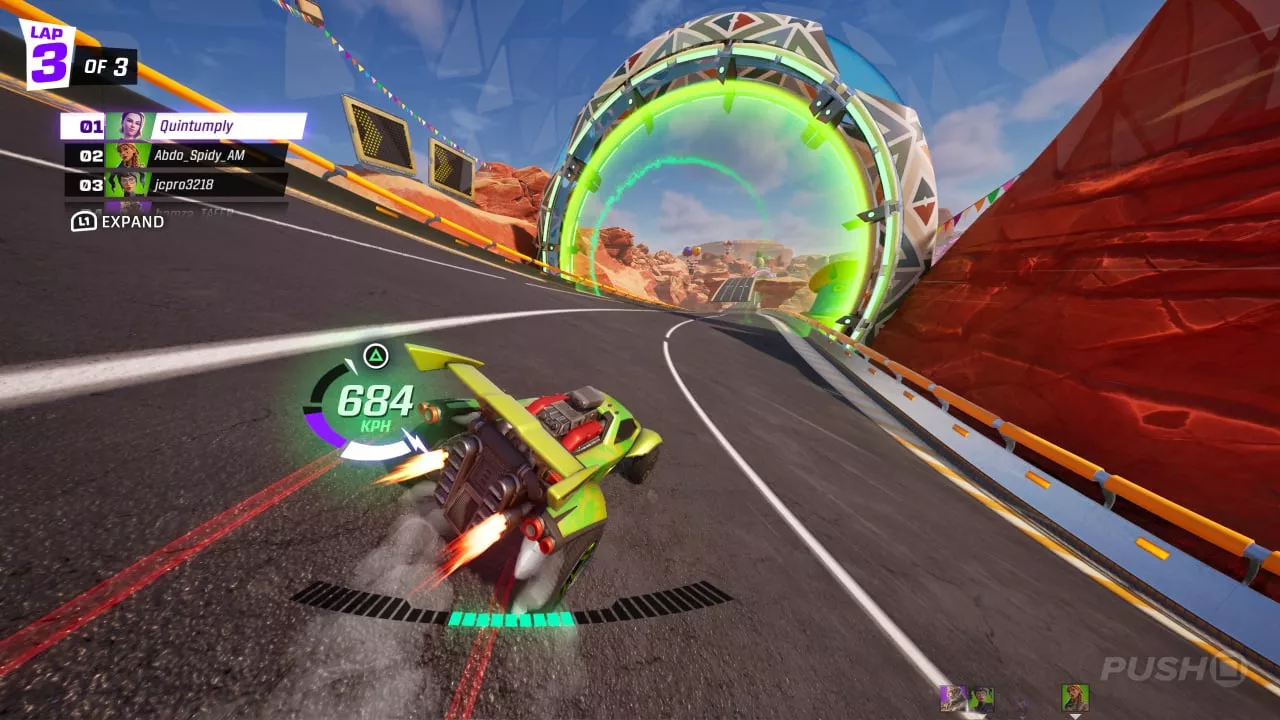Click jcpro3218's third-place standings row
Image resolution: width=1280 pixels, height=720 pixels.
click(x=176, y=184)
